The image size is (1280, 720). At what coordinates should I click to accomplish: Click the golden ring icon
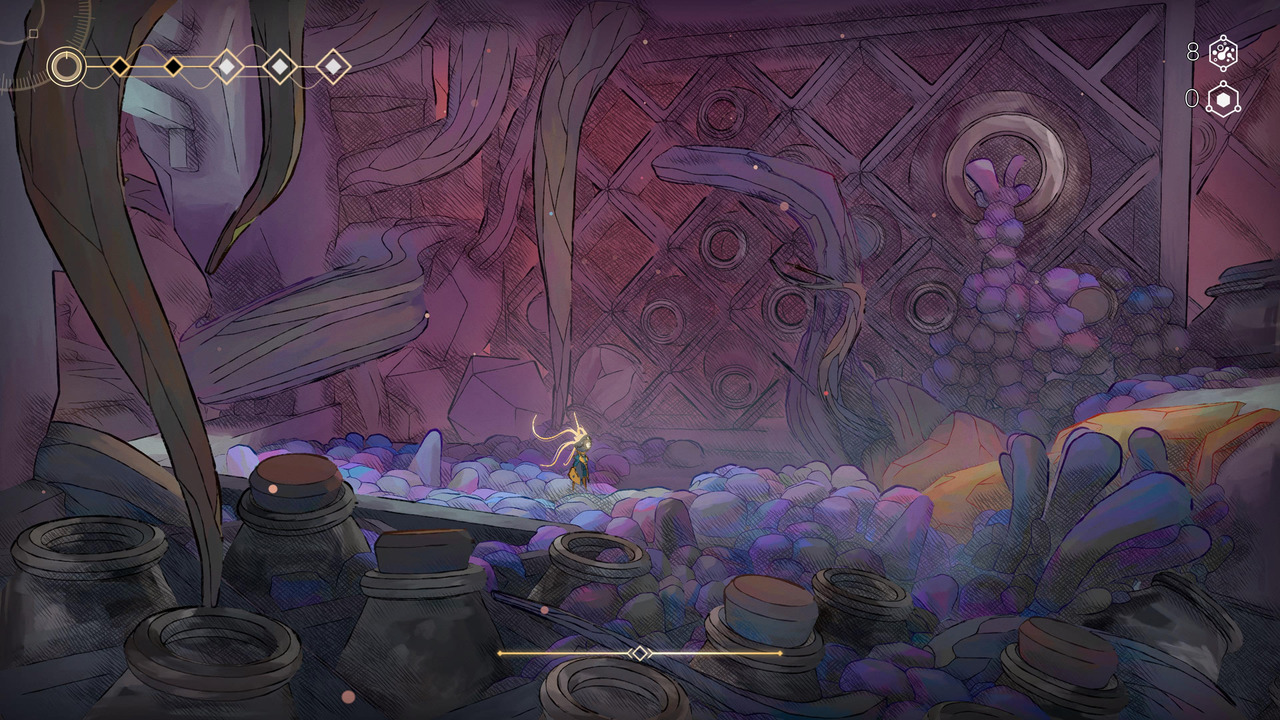pos(67,67)
